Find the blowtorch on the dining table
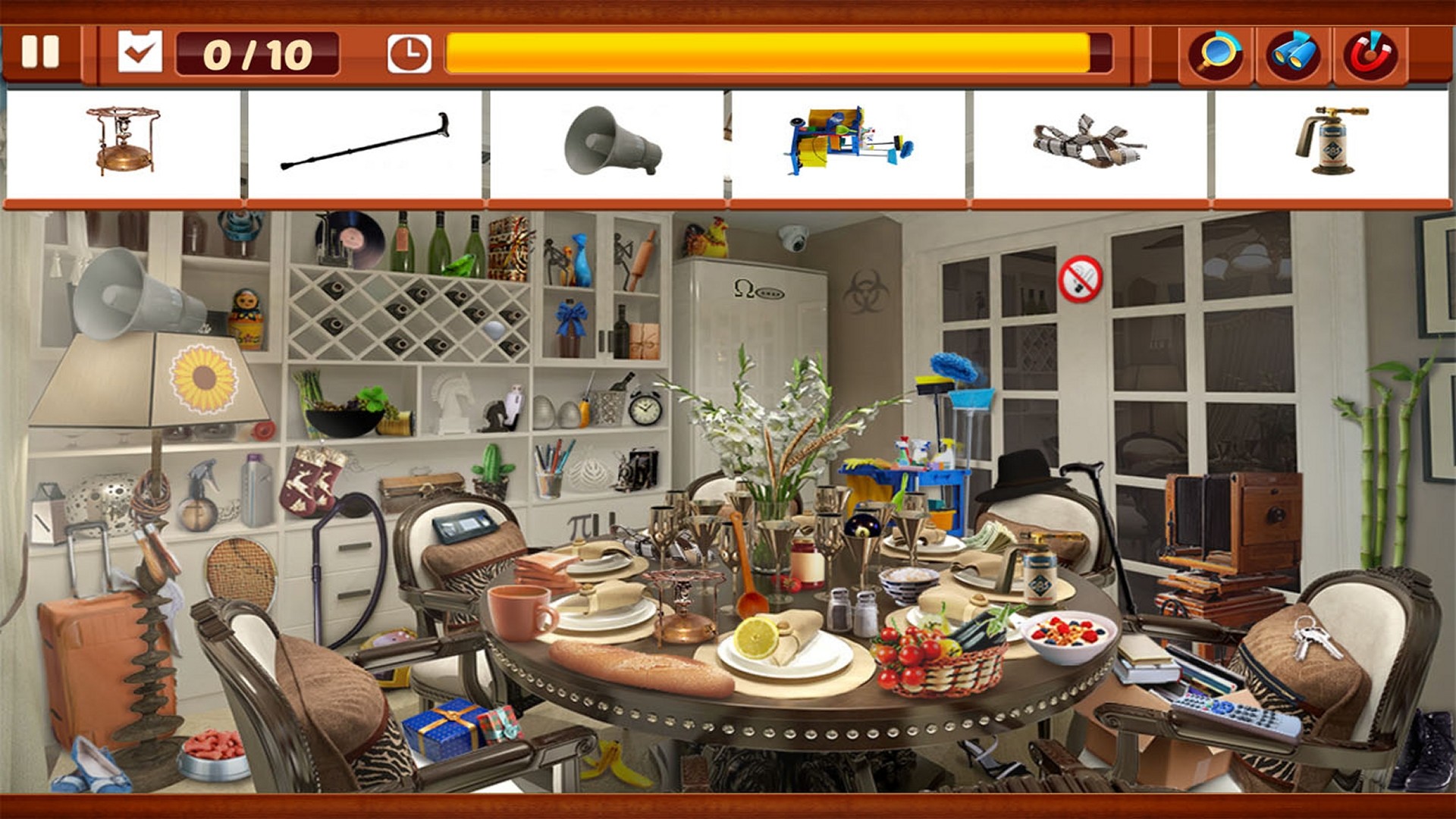This screenshot has width=1456, height=819. [1040, 576]
